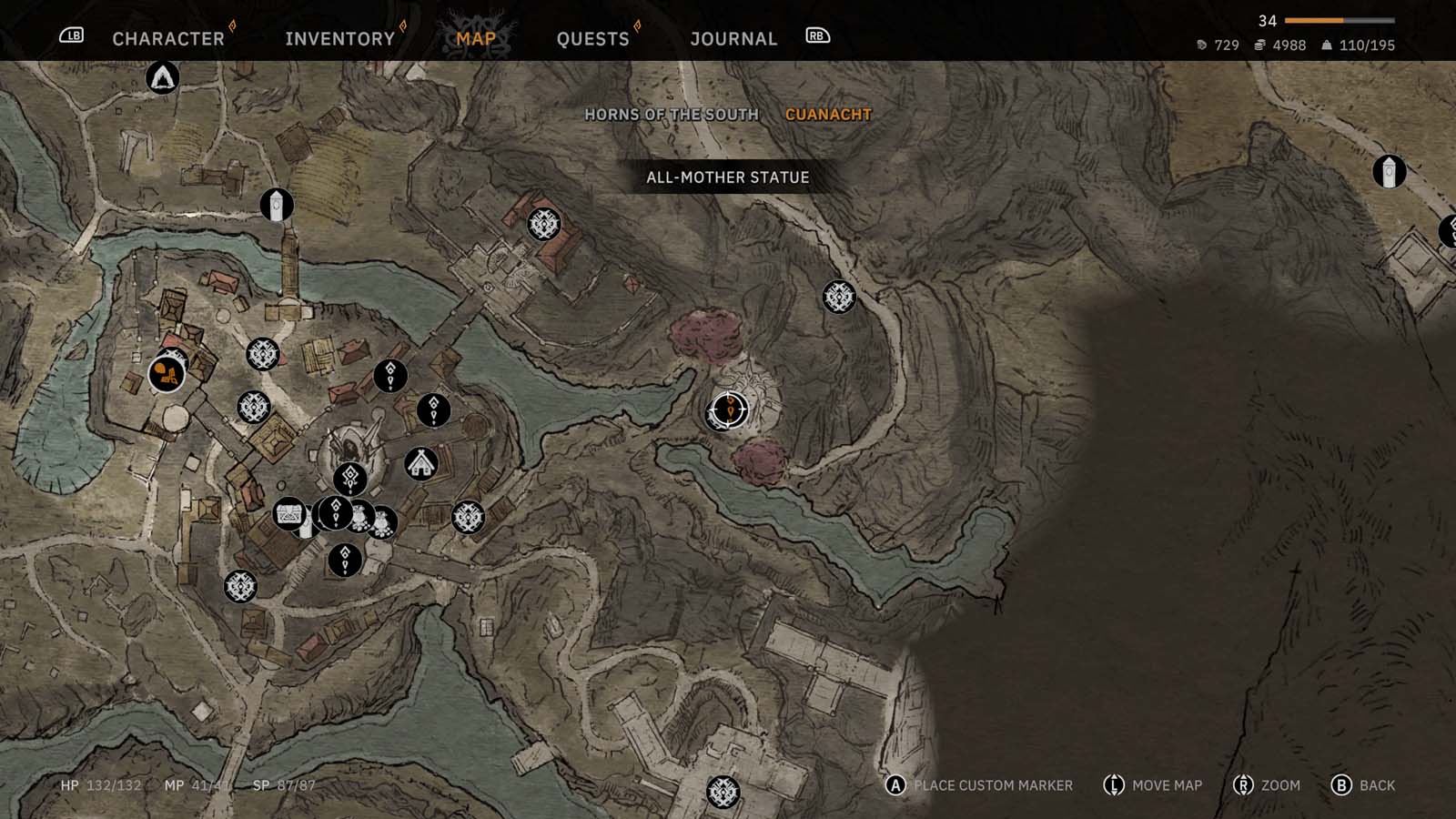Select the tower icon at top left
Image resolution: width=1456 pixels, height=819 pixels.
coord(276,207)
